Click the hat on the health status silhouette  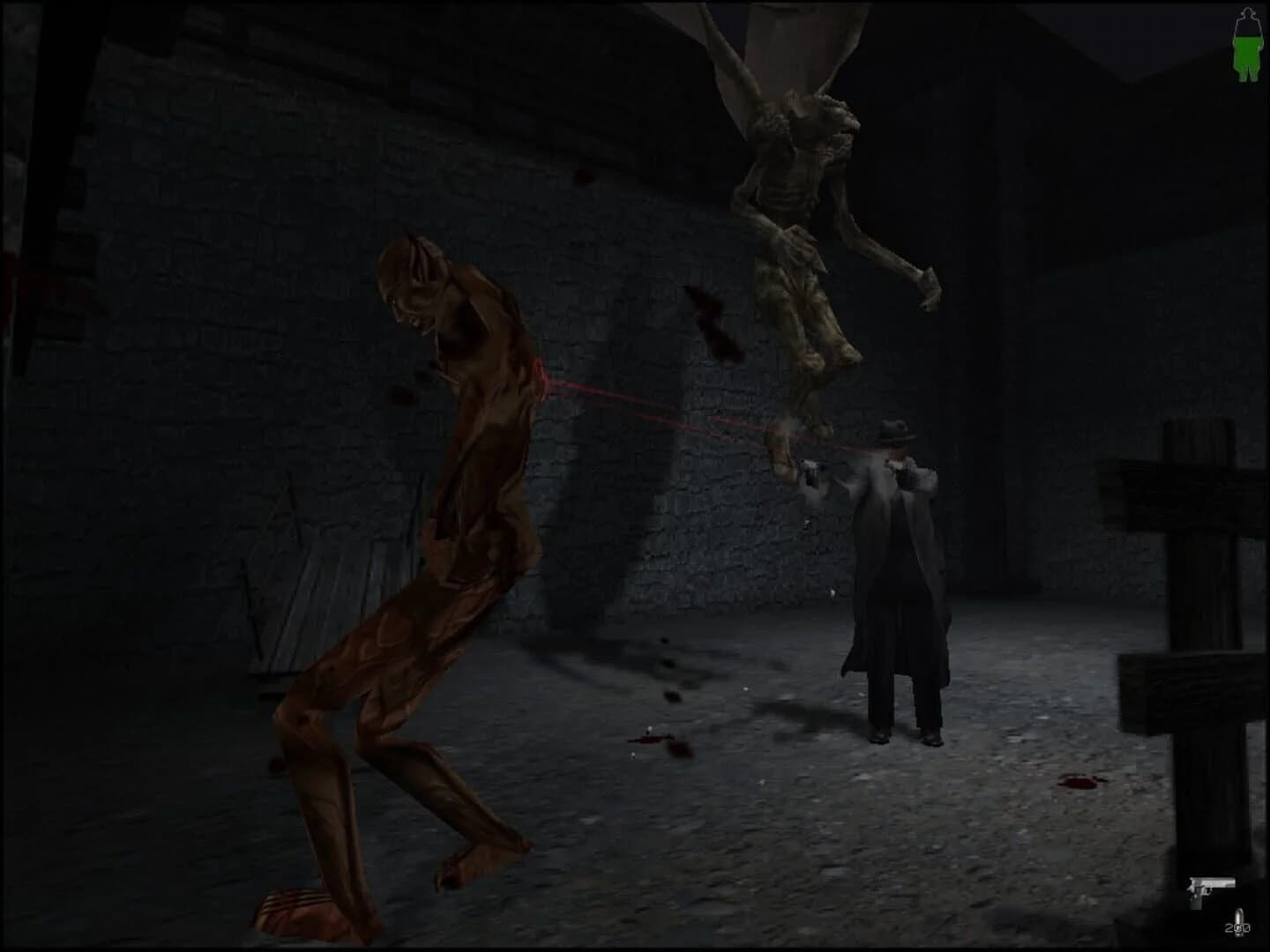pyautogui.click(x=1248, y=12)
